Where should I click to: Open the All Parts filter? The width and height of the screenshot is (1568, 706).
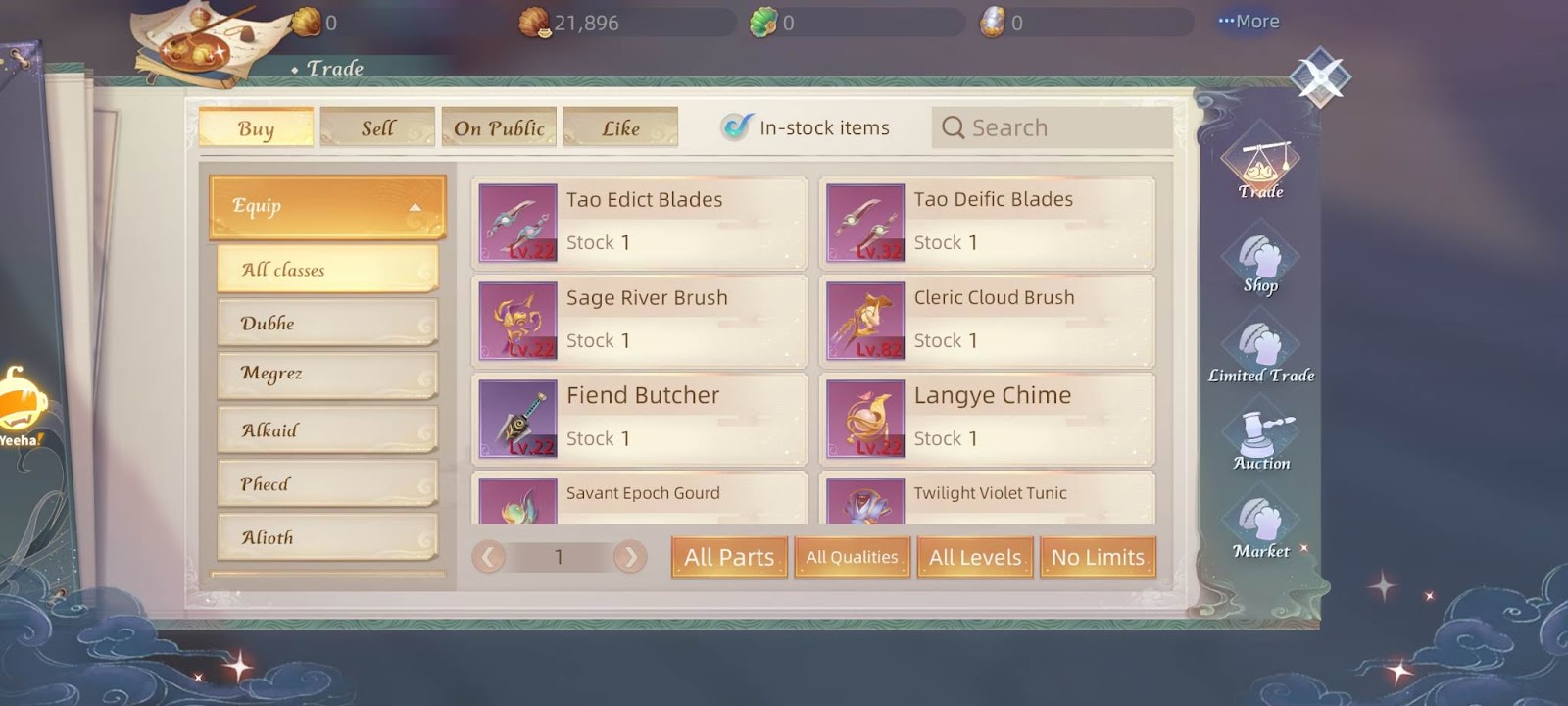point(729,557)
